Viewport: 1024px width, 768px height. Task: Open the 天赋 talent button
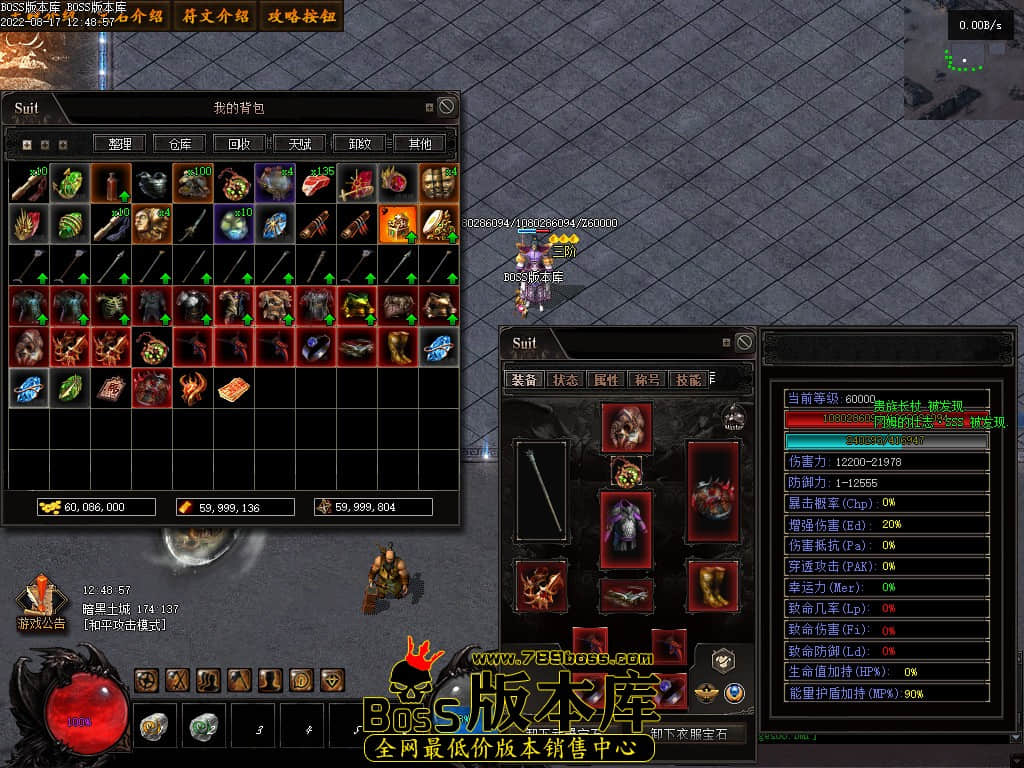click(x=299, y=144)
